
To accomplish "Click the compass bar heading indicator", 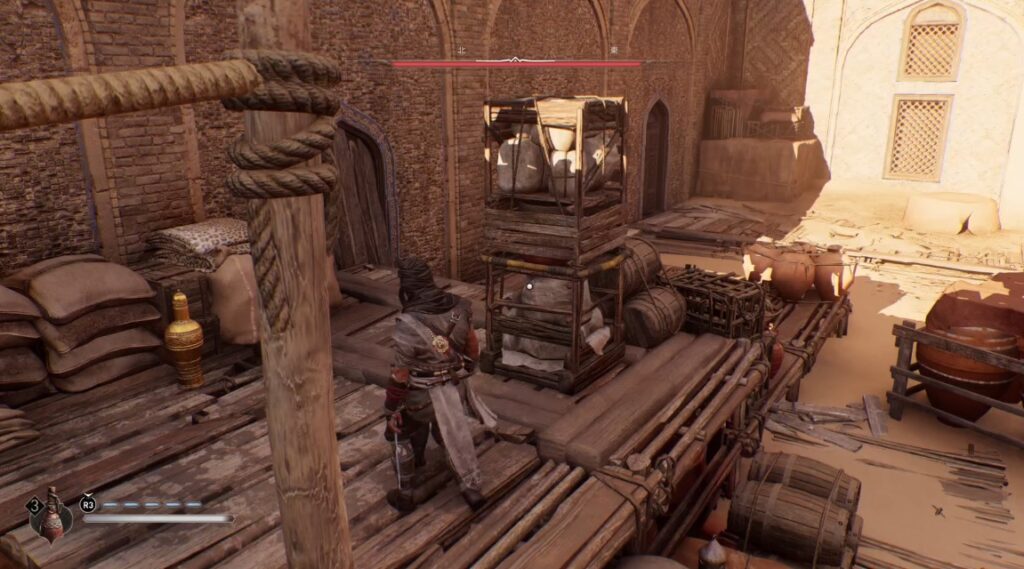I will click(515, 61).
